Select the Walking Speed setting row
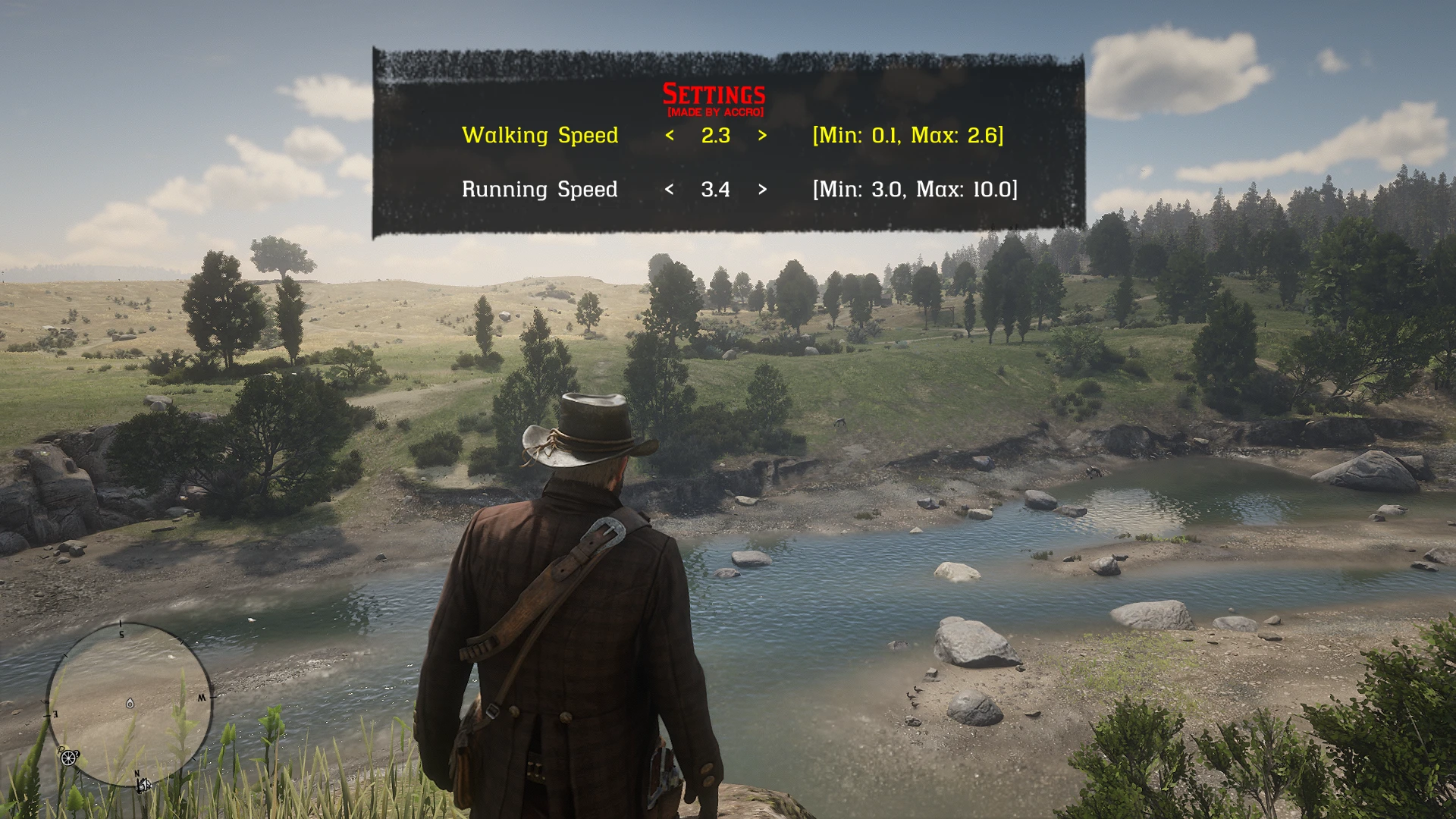Screen dimensions: 1456x819 click(x=539, y=136)
